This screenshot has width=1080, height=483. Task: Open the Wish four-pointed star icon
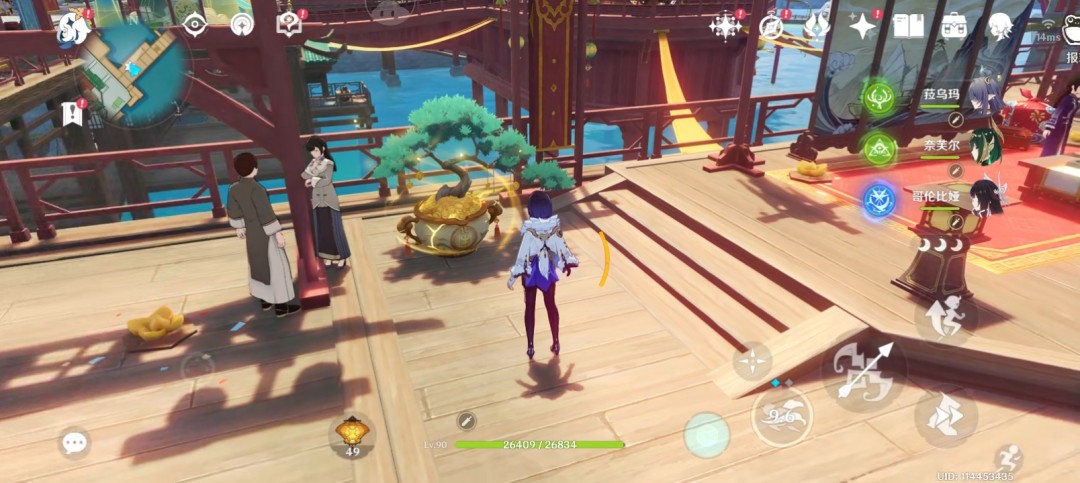pyautogui.click(x=862, y=26)
